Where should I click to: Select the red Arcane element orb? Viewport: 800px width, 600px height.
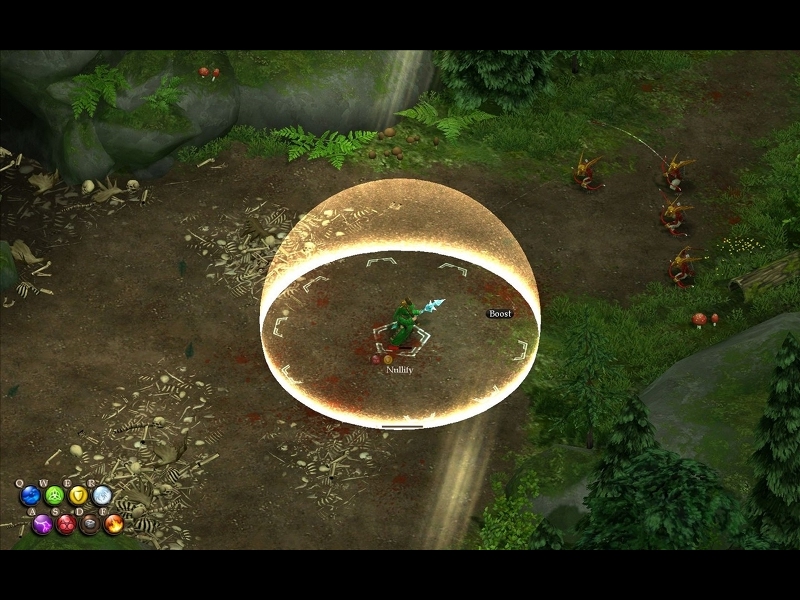[66, 524]
